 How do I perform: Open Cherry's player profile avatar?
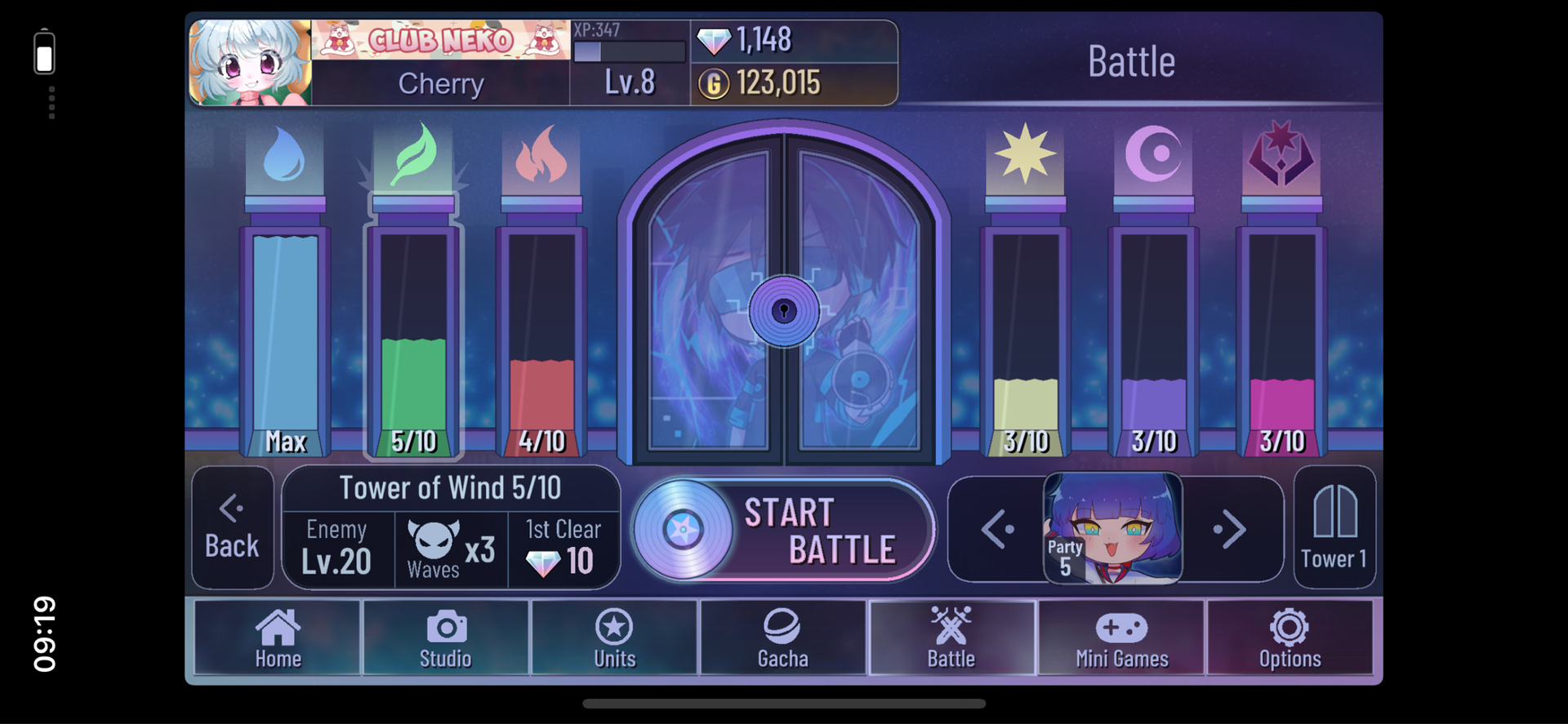pos(251,63)
